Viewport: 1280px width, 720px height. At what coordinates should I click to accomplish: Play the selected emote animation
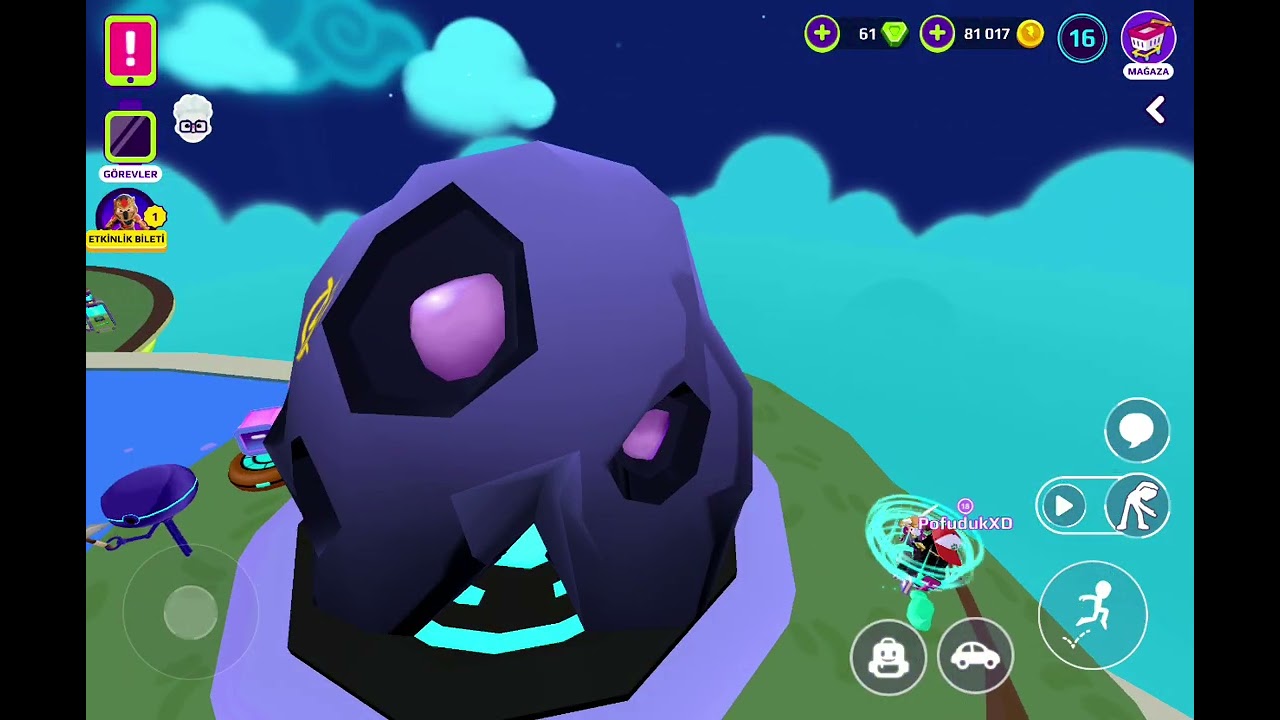(x=1064, y=506)
